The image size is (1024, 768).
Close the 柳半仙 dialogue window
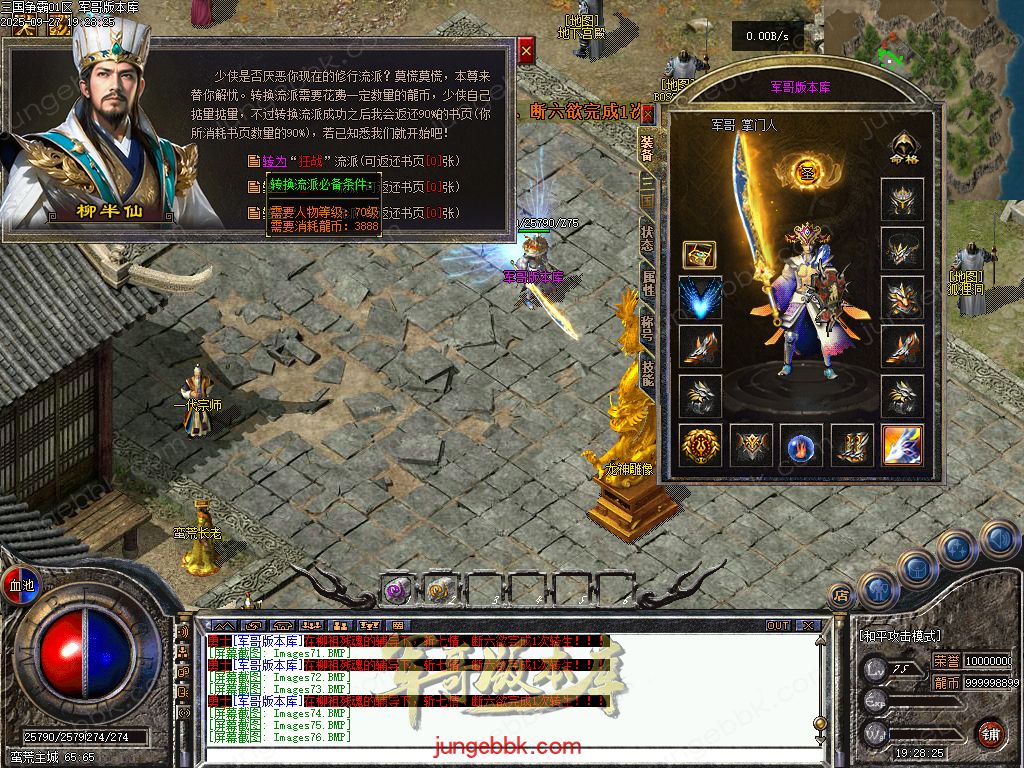(526, 48)
